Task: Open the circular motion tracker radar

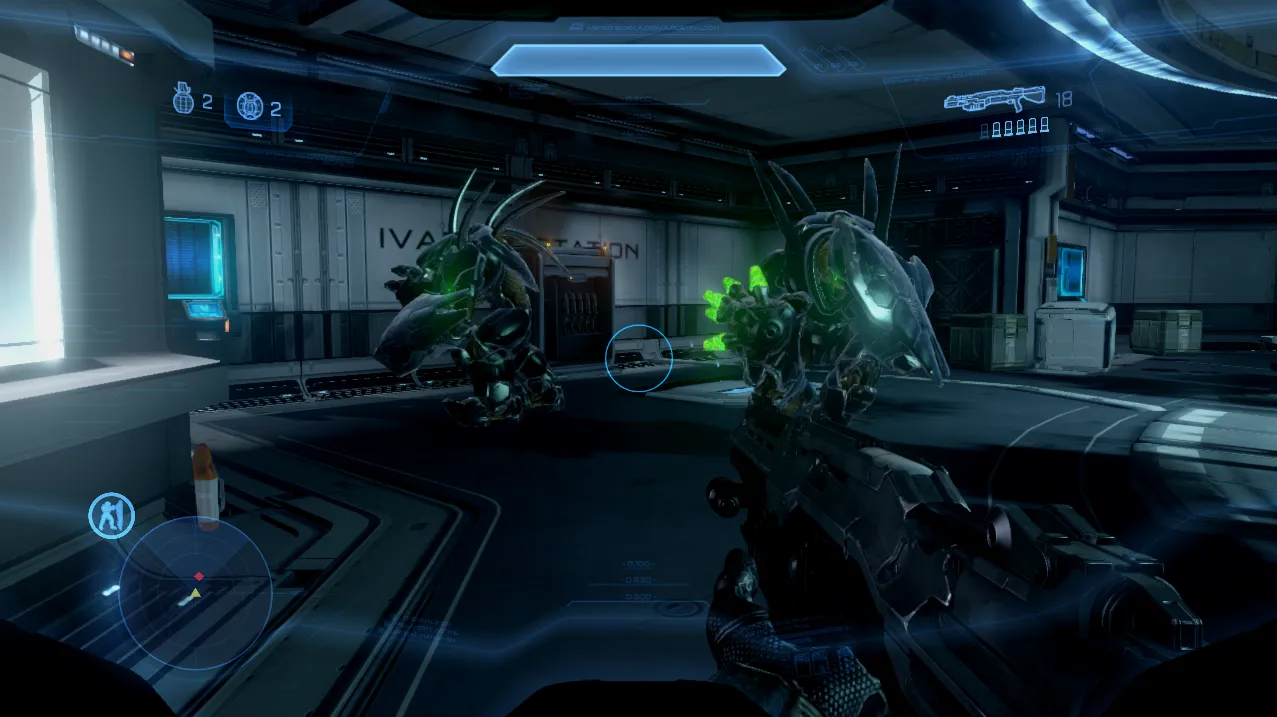Action: point(195,591)
